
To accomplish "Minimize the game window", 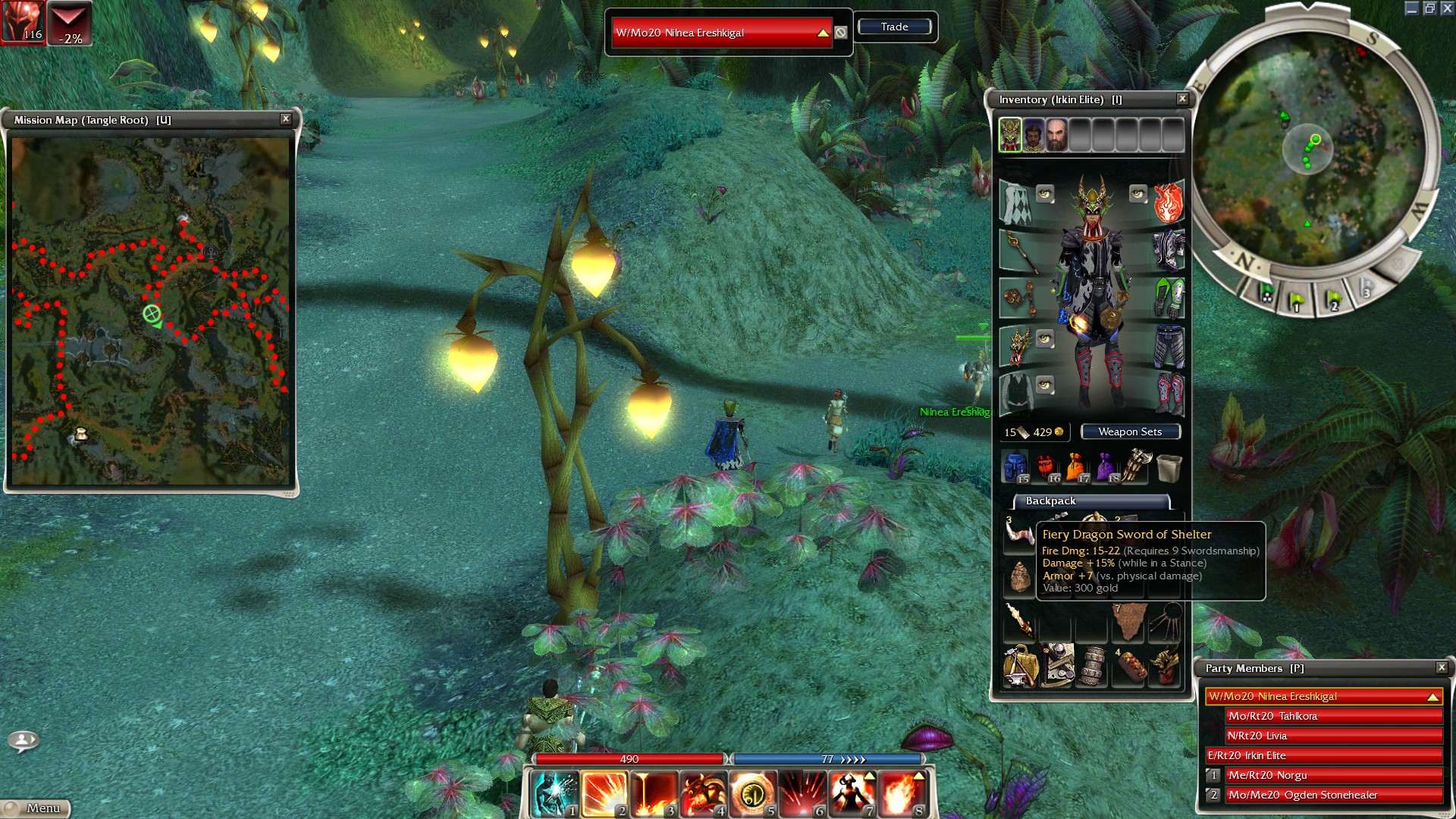I will [x=1411, y=8].
